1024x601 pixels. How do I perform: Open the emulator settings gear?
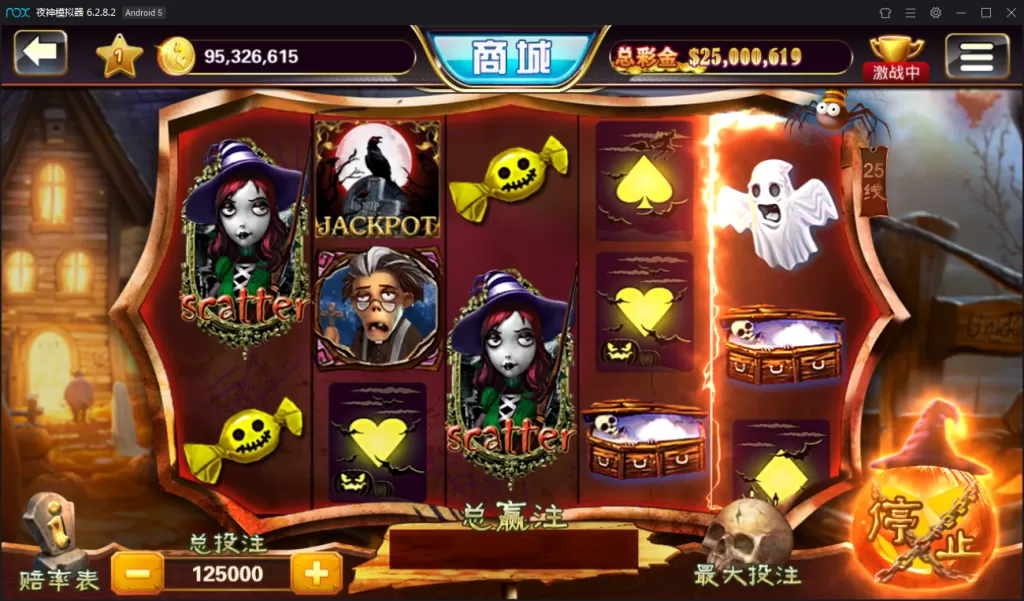tap(935, 12)
